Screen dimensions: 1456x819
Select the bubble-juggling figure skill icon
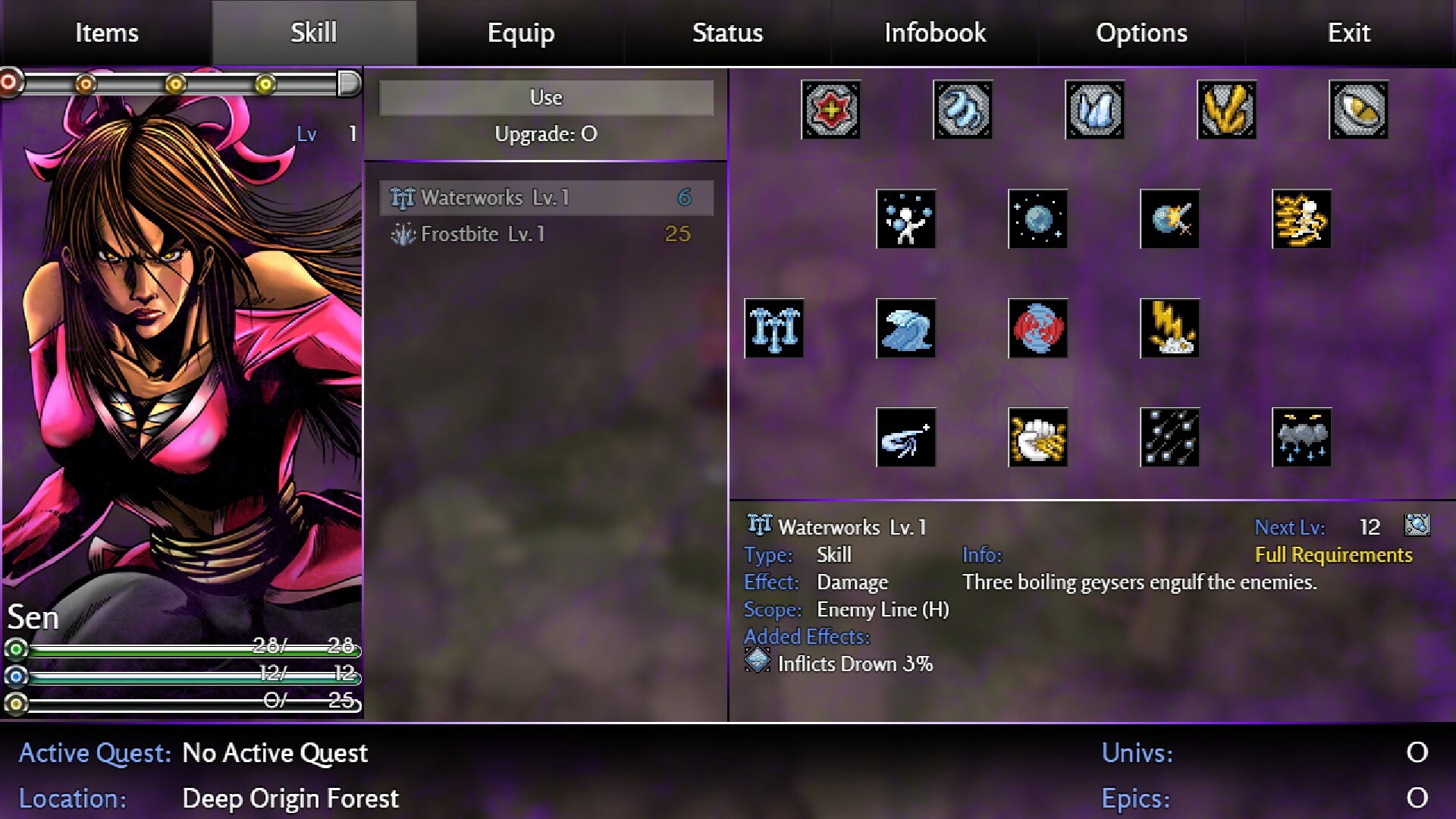click(x=906, y=220)
